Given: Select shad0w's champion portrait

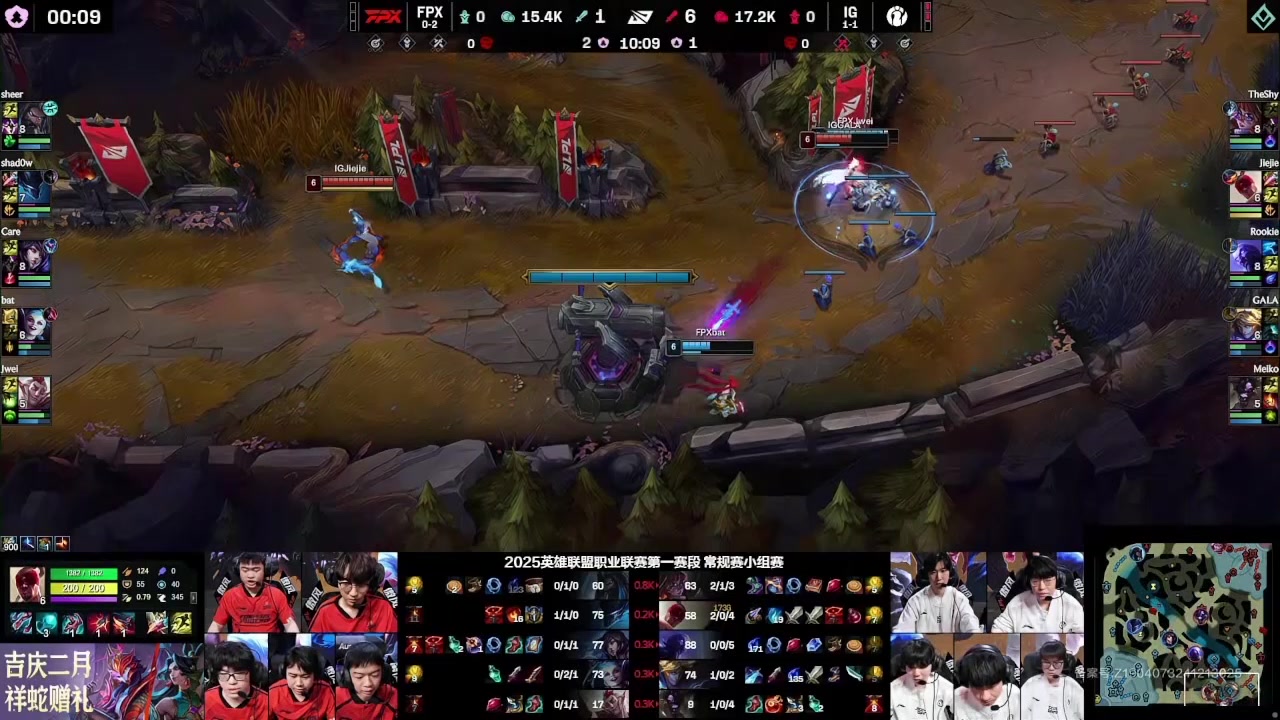Looking at the screenshot, I should point(34,188).
